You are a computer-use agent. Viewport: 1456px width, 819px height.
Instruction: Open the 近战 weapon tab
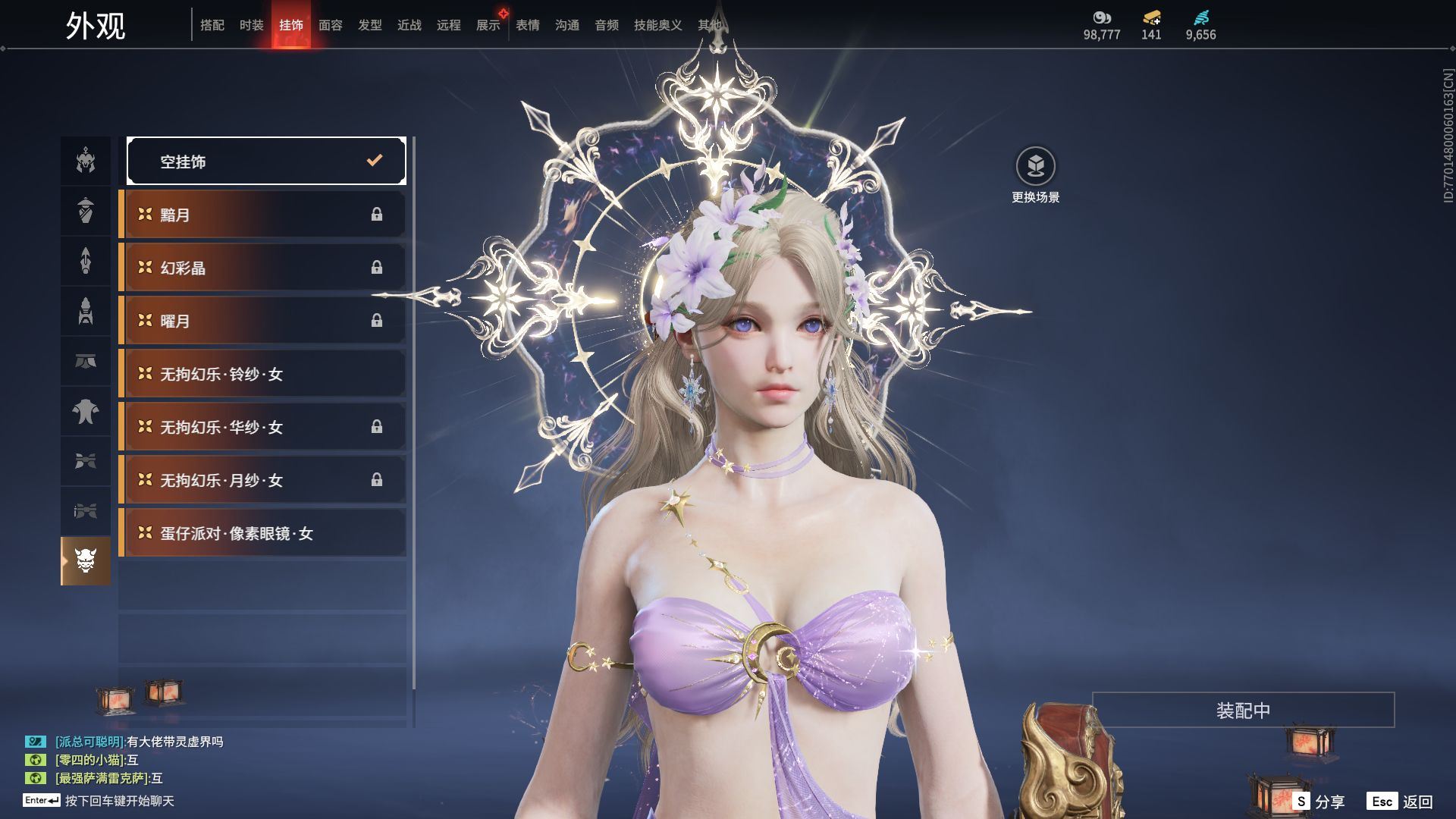[409, 26]
